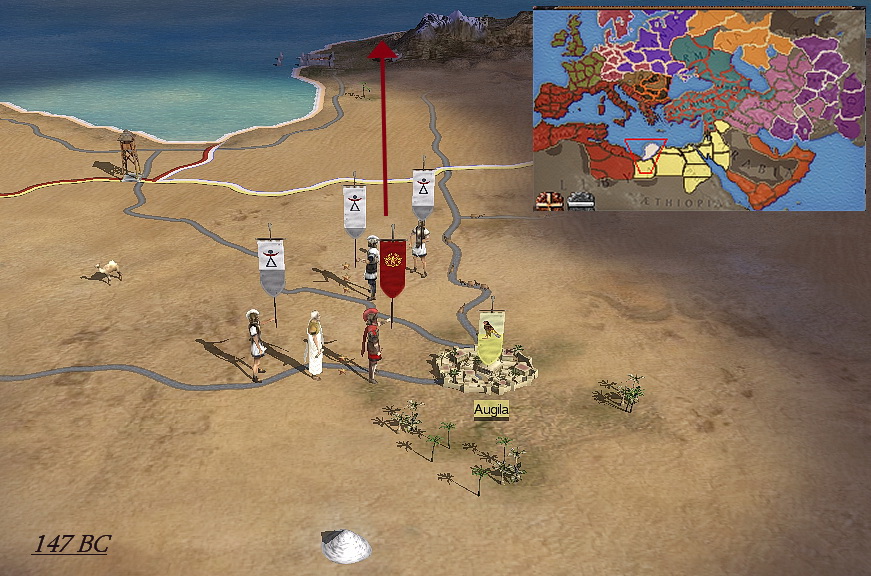Select the Augila settlement

coord(486,366)
